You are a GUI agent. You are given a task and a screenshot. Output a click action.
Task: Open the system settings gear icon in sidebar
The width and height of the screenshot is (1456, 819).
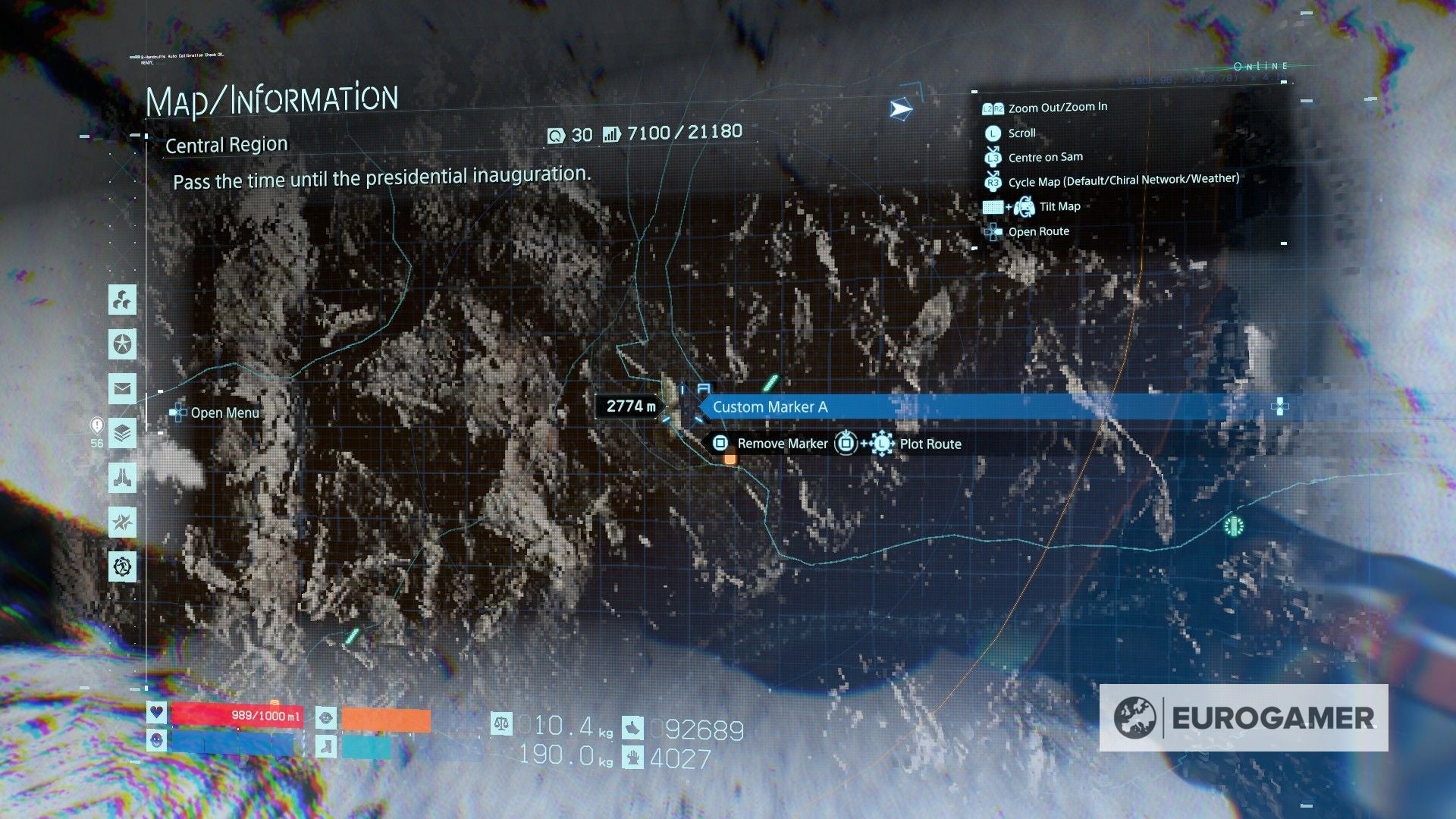click(x=123, y=566)
